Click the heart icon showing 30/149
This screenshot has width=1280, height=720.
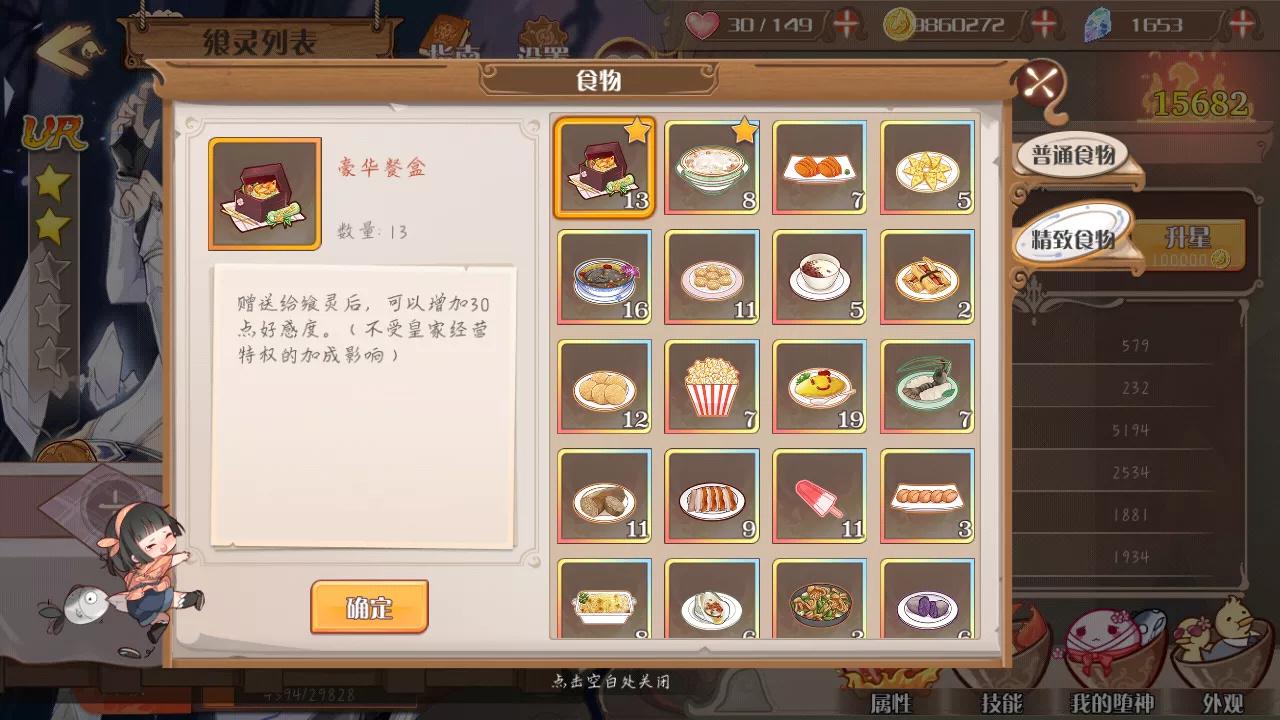coord(703,25)
